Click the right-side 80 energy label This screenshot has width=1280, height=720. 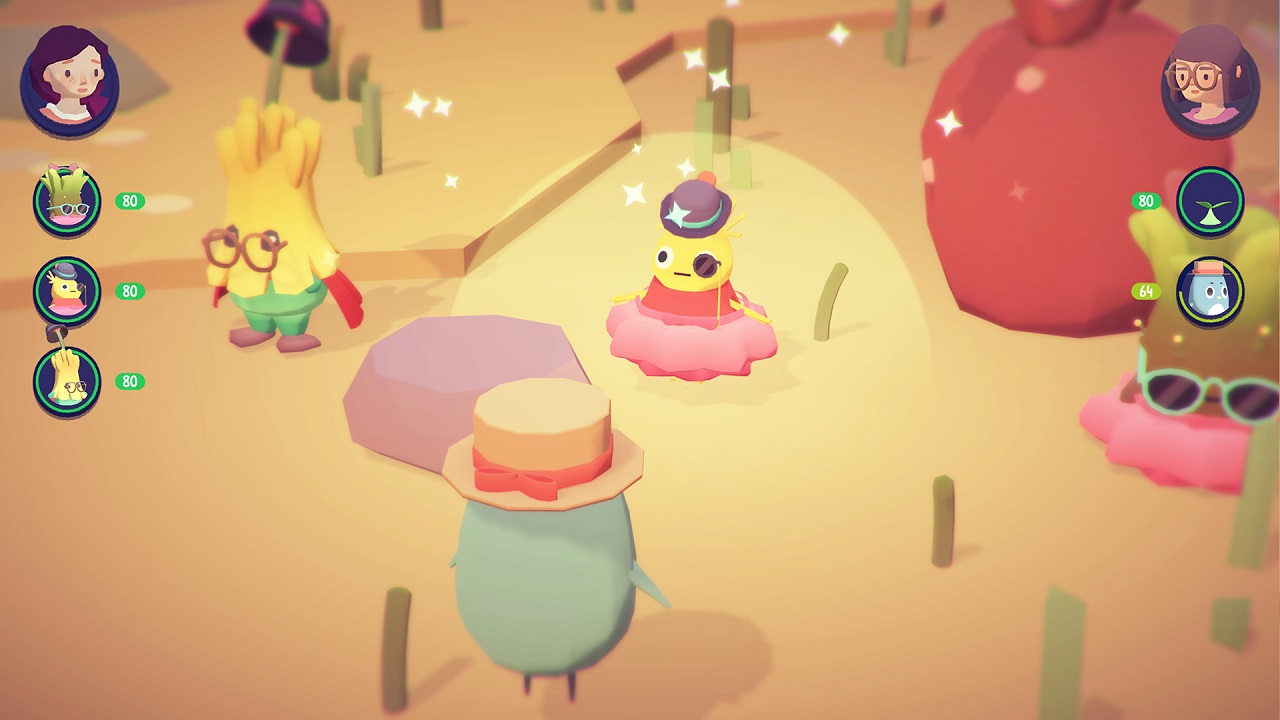pyautogui.click(x=1146, y=201)
